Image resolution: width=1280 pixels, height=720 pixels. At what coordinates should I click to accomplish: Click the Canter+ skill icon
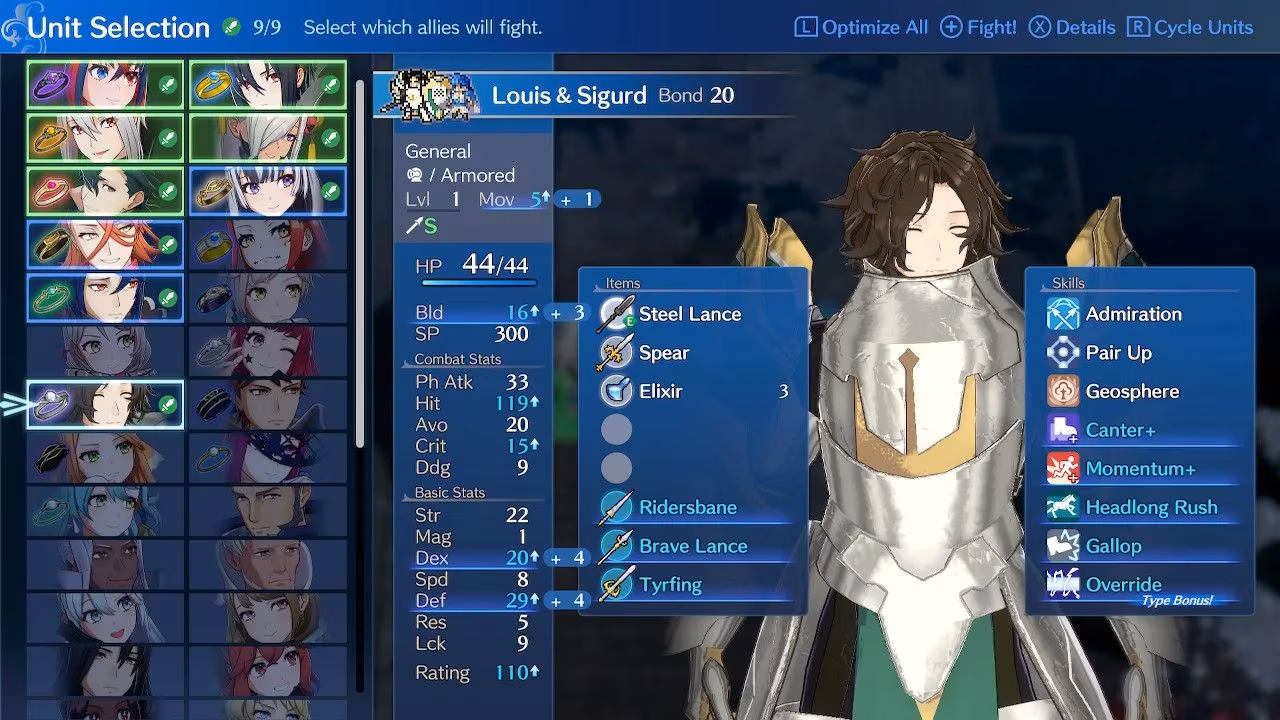pyautogui.click(x=1063, y=430)
